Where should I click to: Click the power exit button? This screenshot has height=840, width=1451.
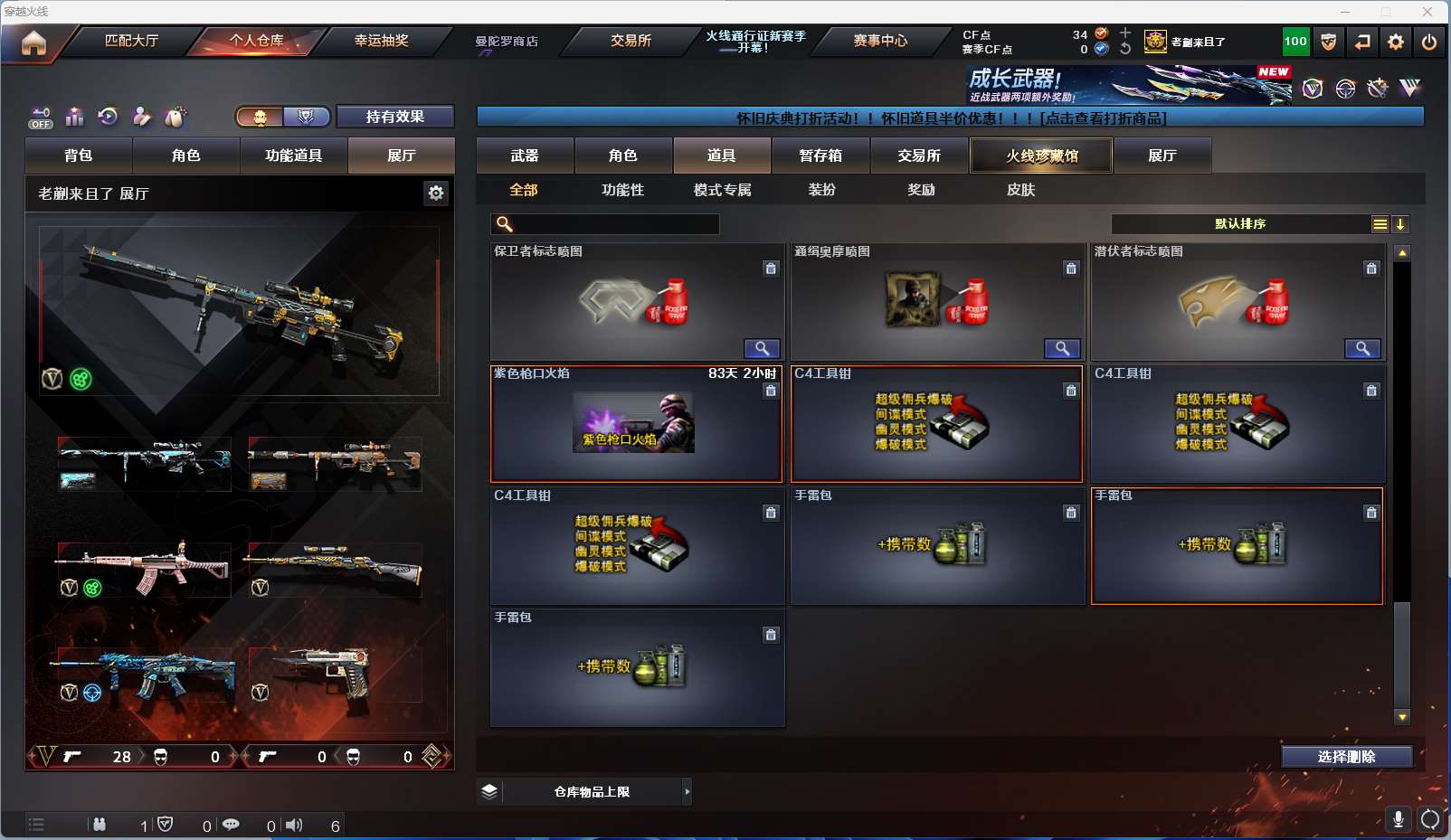click(1429, 42)
